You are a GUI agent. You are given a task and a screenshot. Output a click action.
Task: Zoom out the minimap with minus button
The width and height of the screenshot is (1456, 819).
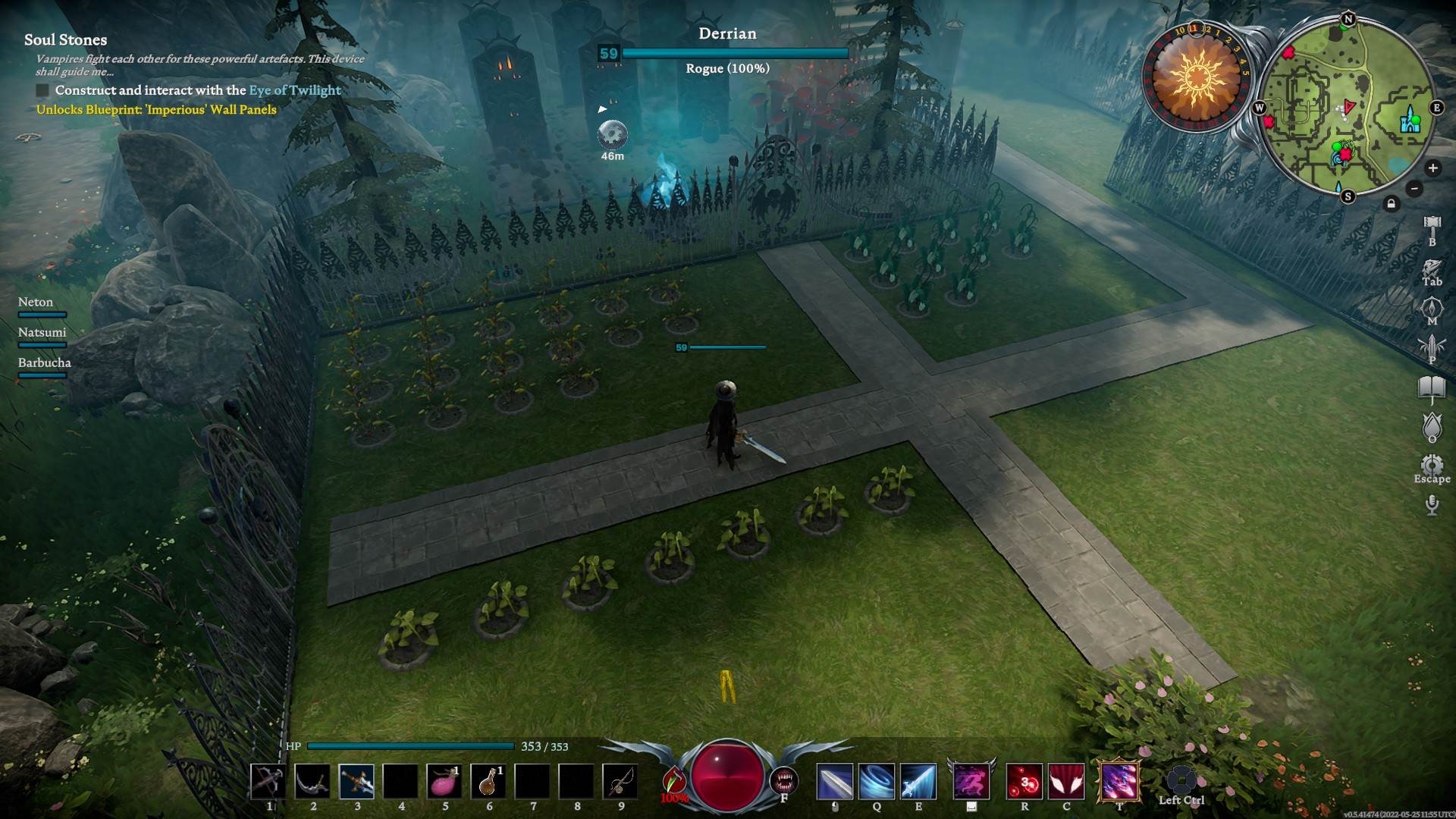pyautogui.click(x=1414, y=188)
